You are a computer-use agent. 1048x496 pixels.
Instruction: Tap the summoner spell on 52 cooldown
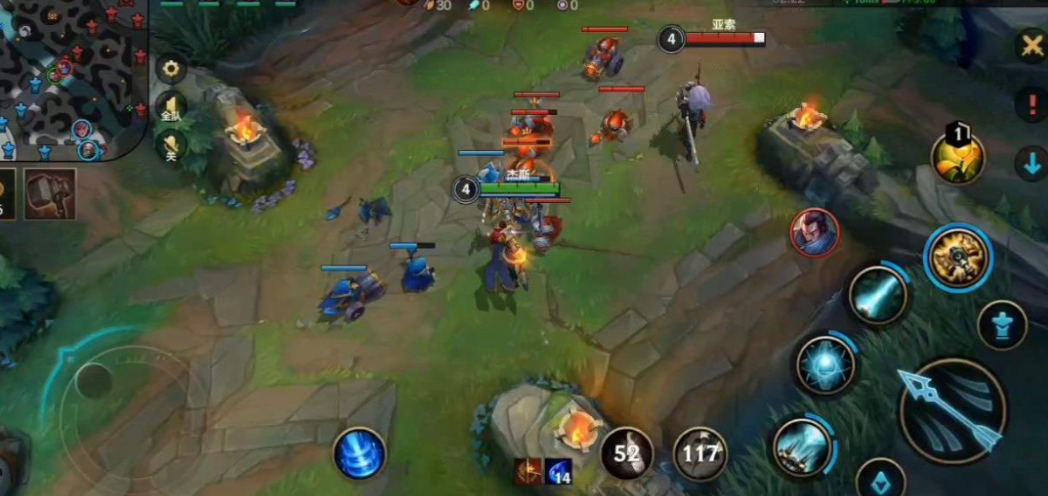(x=627, y=453)
